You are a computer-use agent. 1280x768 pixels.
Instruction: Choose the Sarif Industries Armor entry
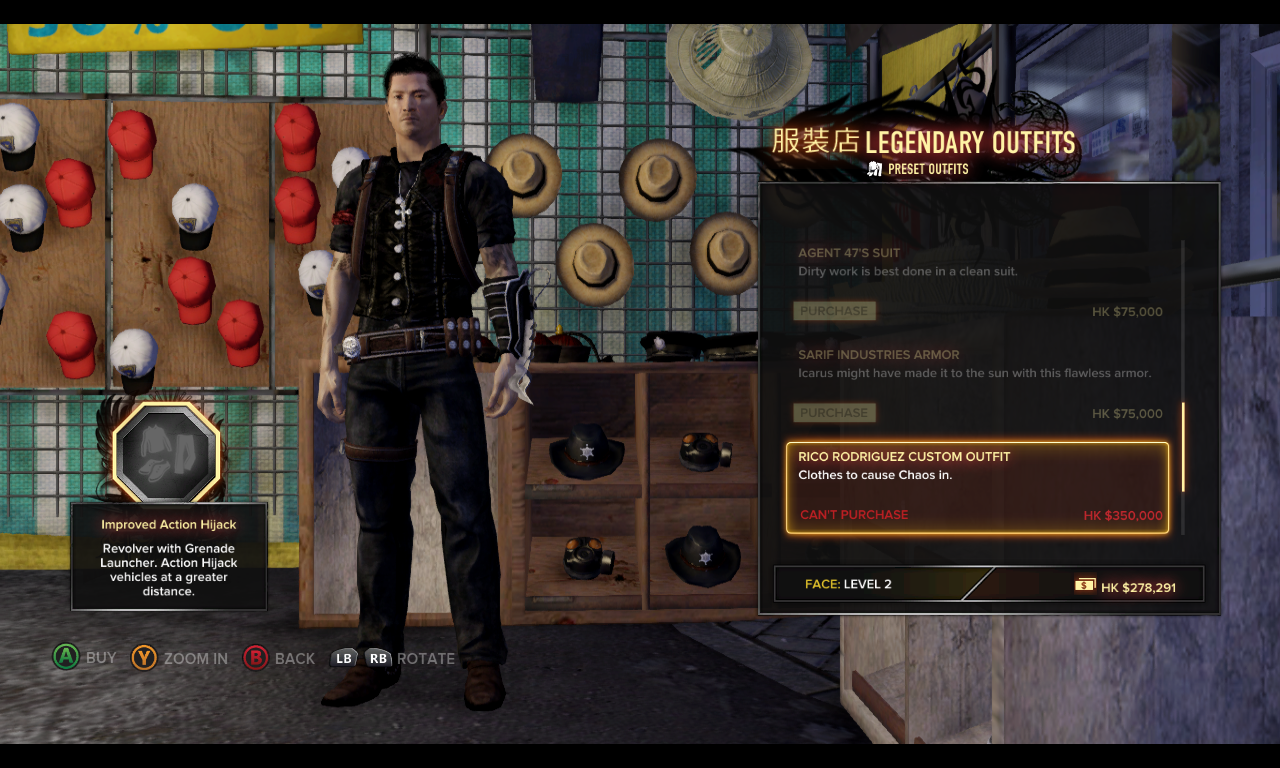878,355
